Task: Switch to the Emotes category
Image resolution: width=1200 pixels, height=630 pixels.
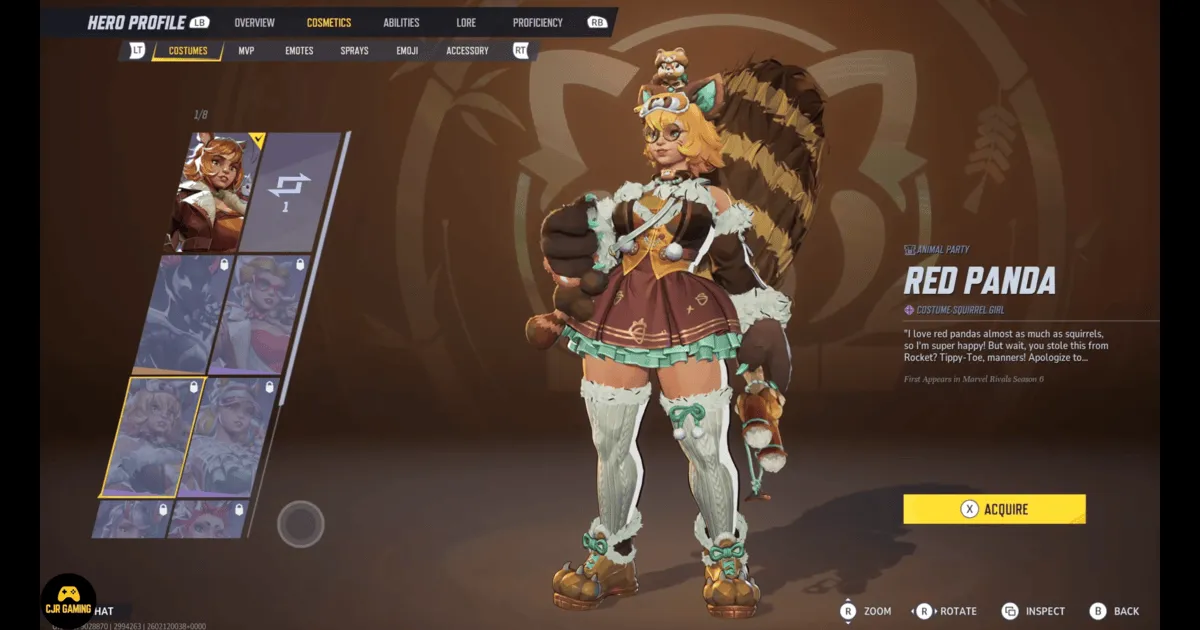Action: 299,50
